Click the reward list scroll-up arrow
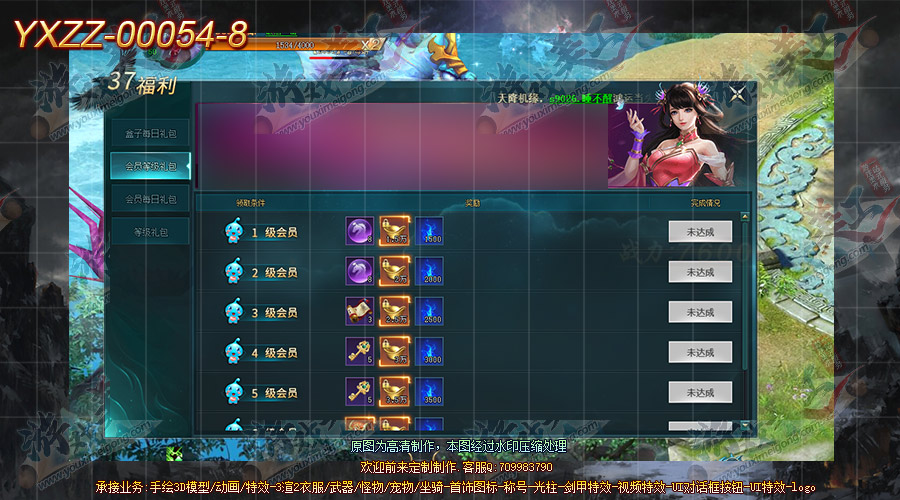This screenshot has height=500, width=900. (744, 216)
